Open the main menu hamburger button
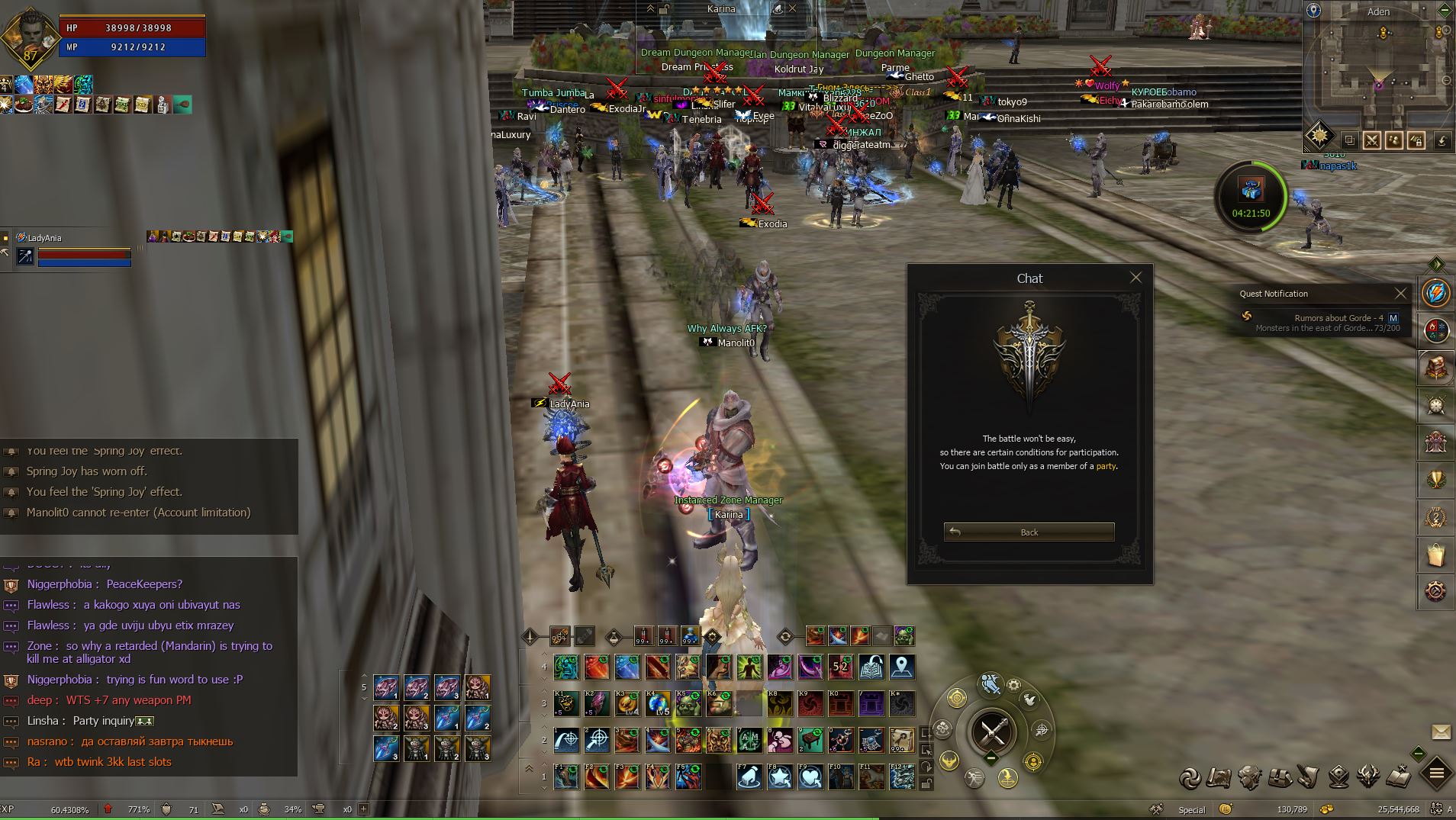Viewport: 1456px width, 820px height. (1435, 774)
